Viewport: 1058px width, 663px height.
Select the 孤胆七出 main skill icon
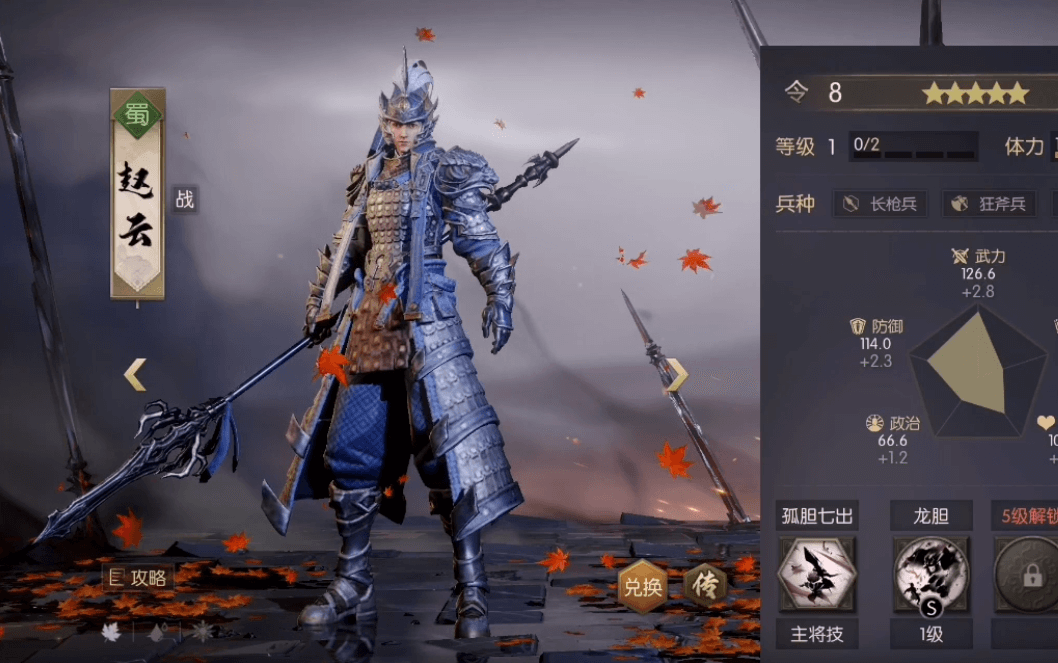click(x=817, y=574)
